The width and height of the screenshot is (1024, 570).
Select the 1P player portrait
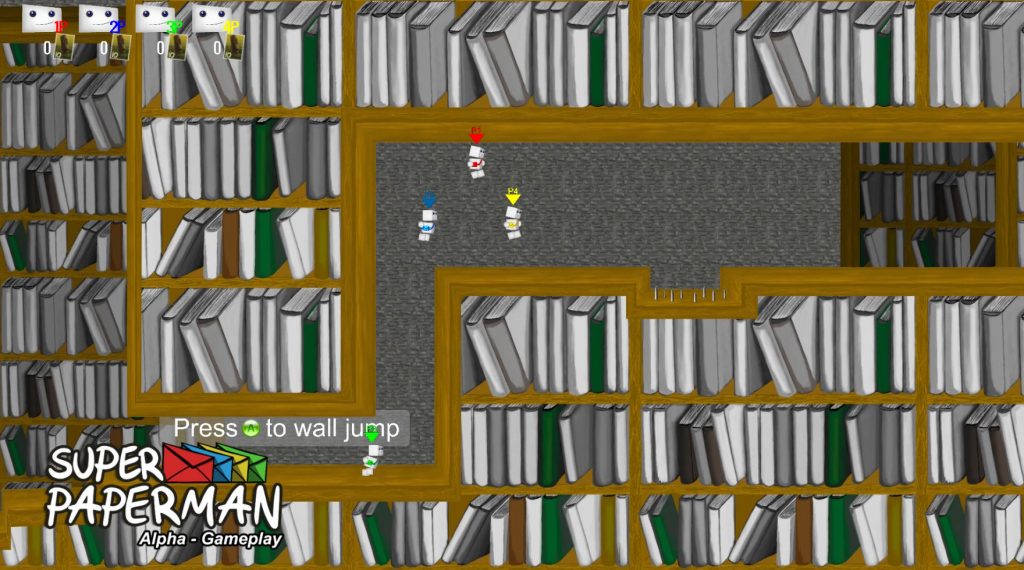pos(42,17)
